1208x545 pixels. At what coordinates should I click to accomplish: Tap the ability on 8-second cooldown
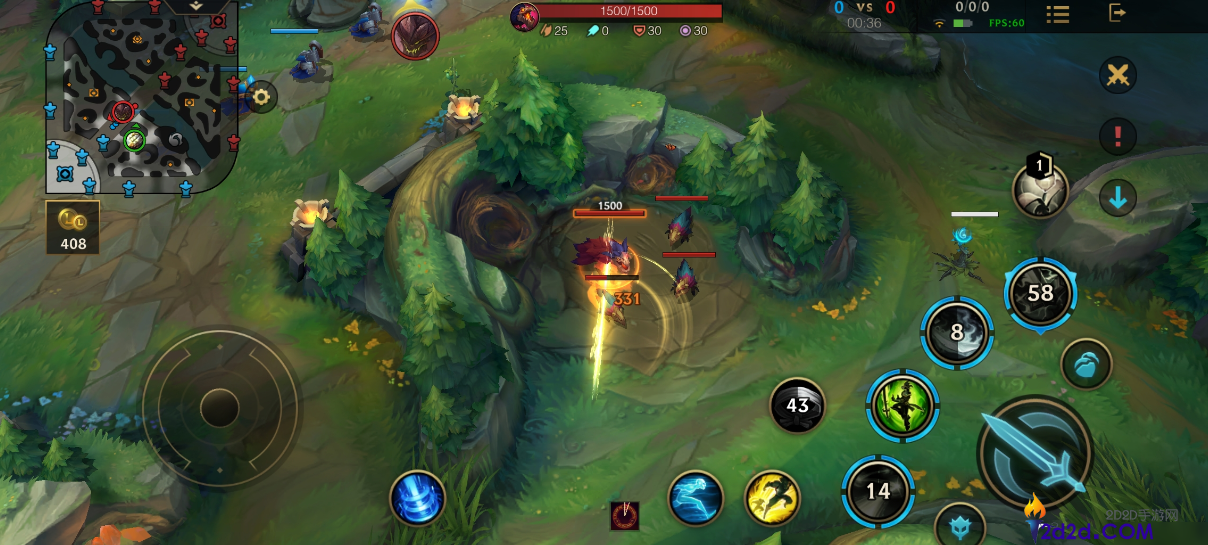pos(957,333)
